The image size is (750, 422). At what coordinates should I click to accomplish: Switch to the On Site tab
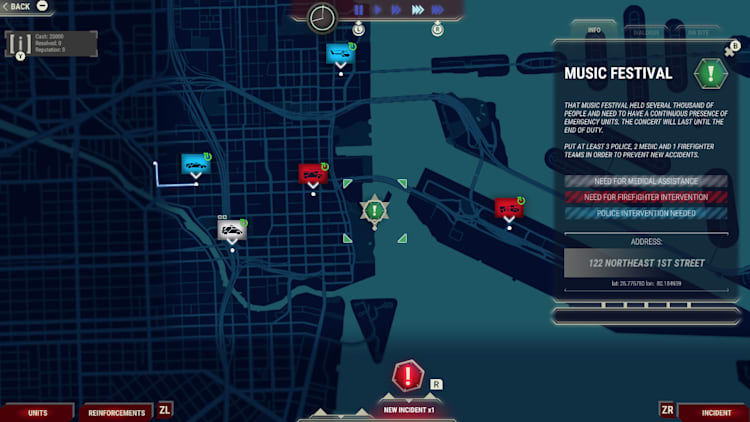(697, 31)
